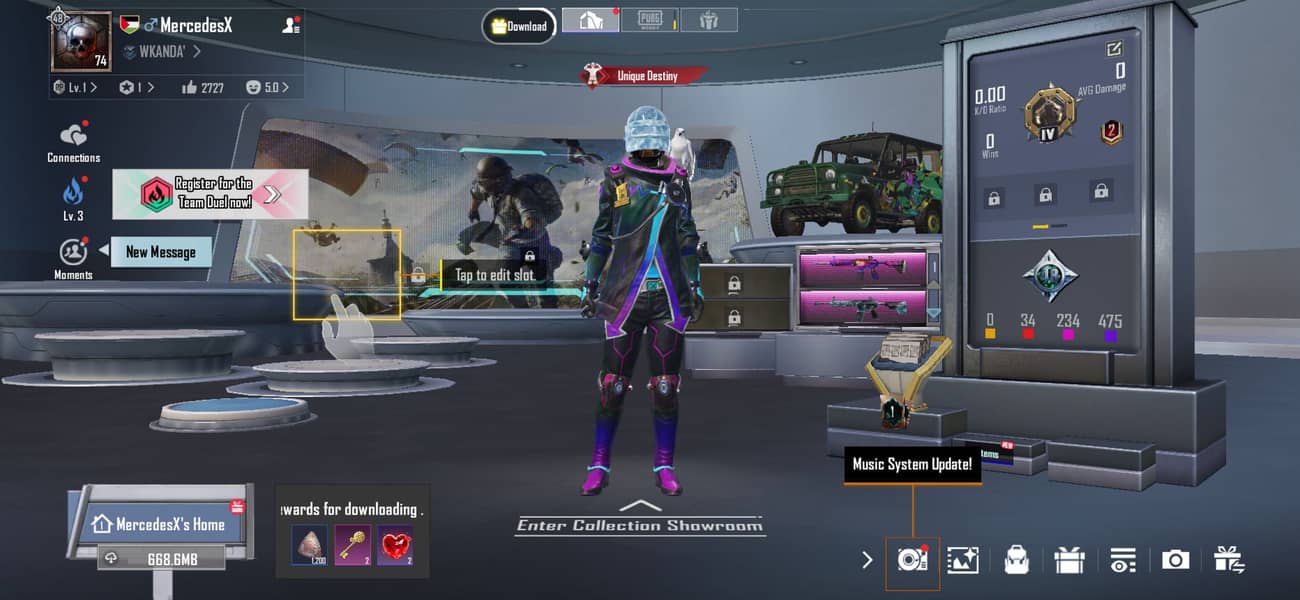1300x600 pixels.
Task: Open the eye list visibility icon
Action: click(1122, 560)
